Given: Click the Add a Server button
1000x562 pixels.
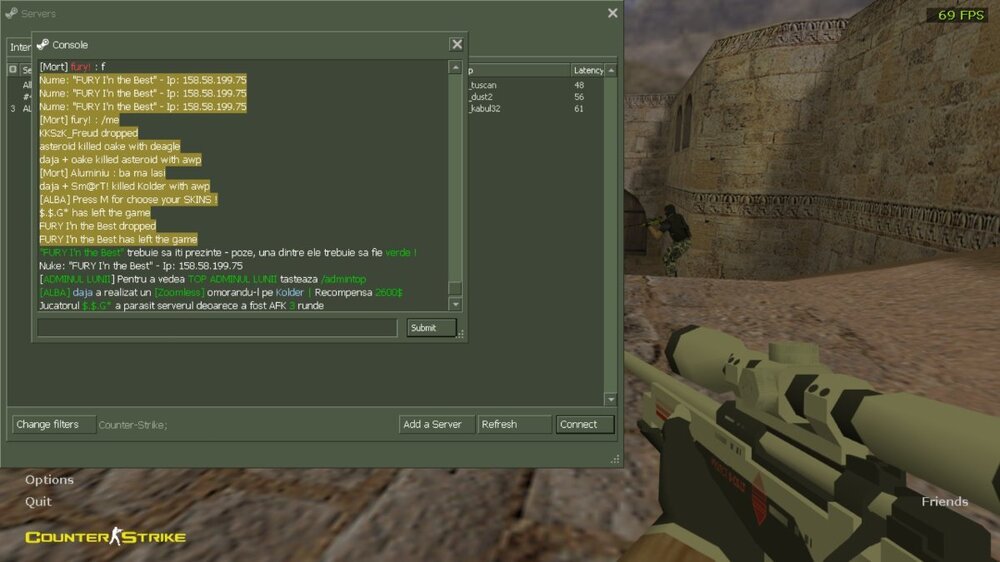Looking at the screenshot, I should (435, 424).
